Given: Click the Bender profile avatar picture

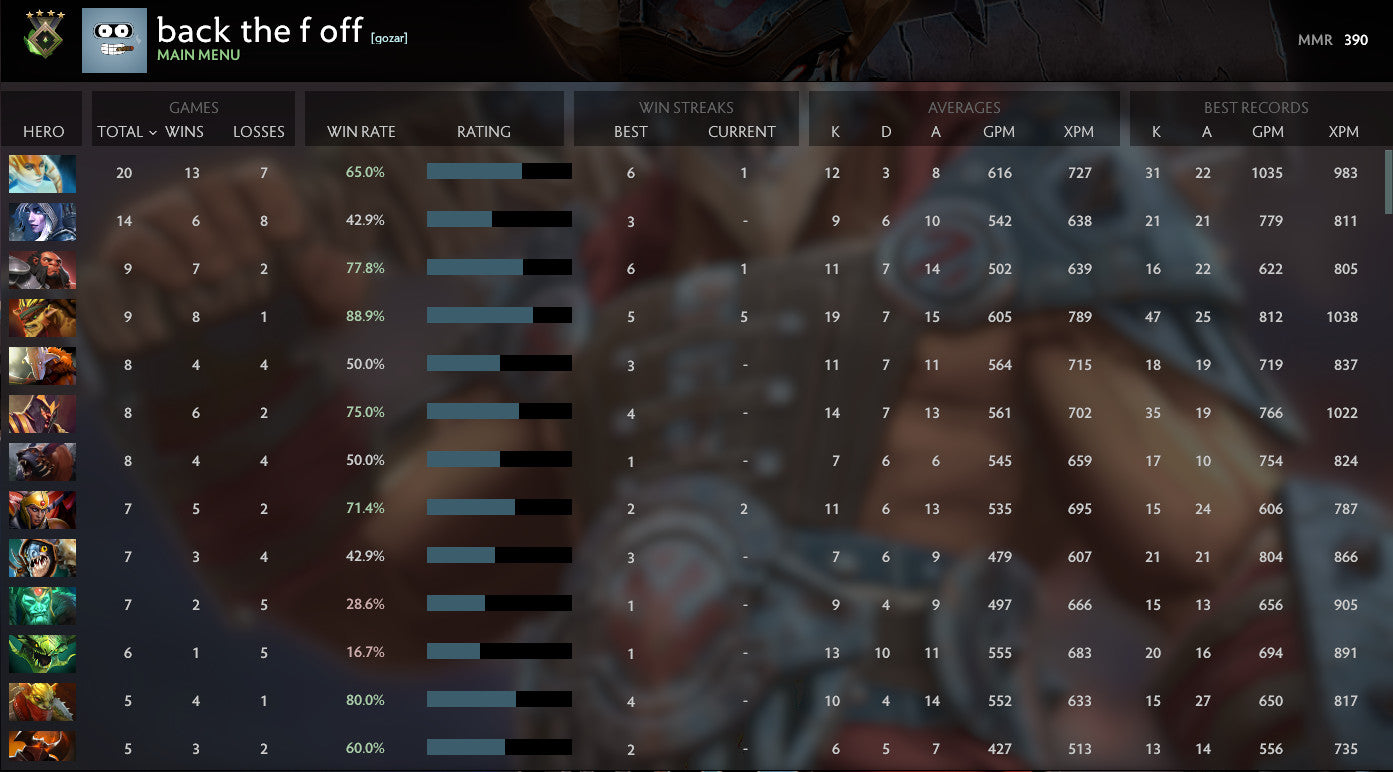Looking at the screenshot, I should point(113,40).
